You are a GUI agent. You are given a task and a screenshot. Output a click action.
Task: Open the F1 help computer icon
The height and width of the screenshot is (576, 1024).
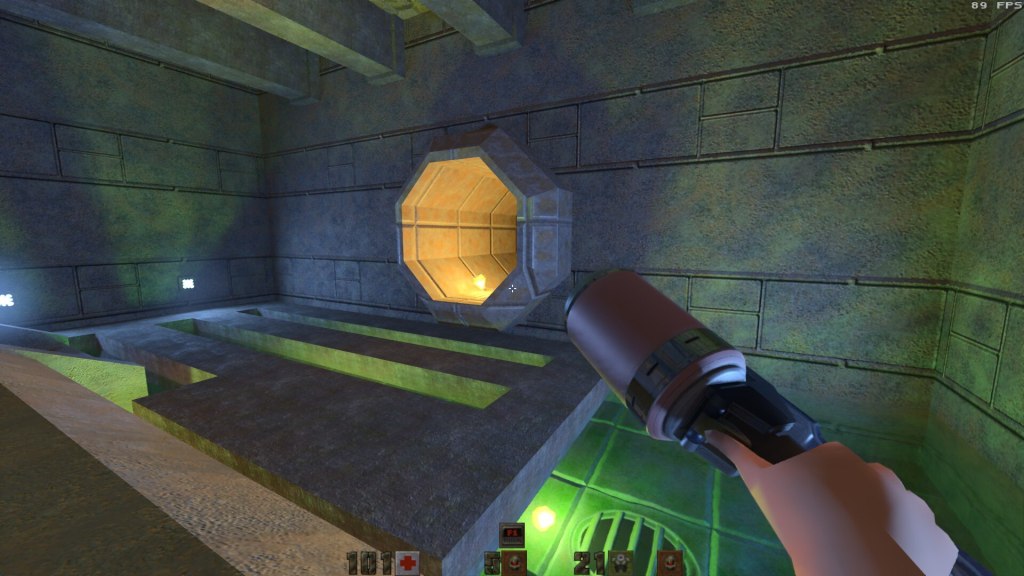click(x=511, y=534)
